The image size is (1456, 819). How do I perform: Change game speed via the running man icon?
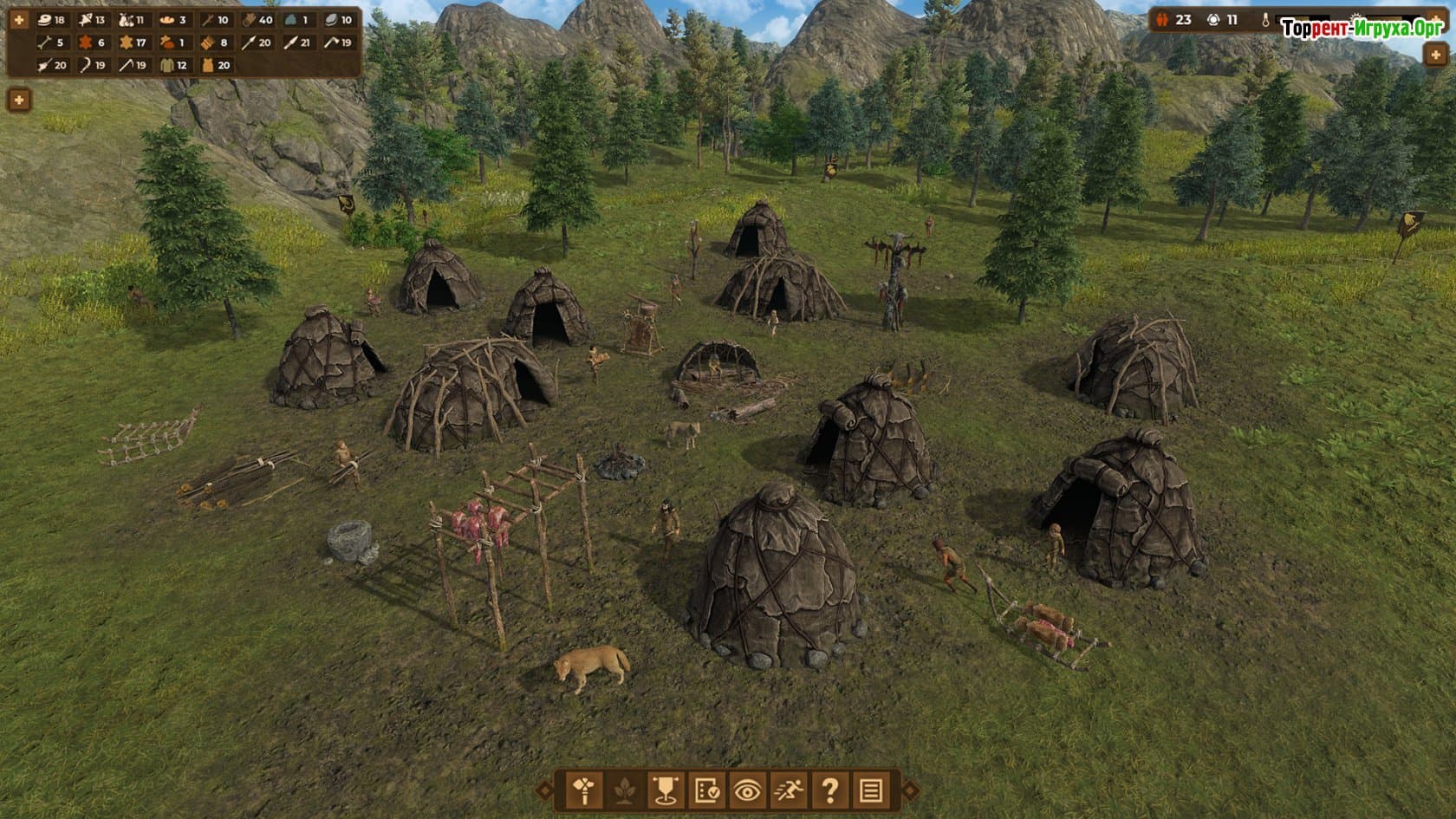[788, 790]
